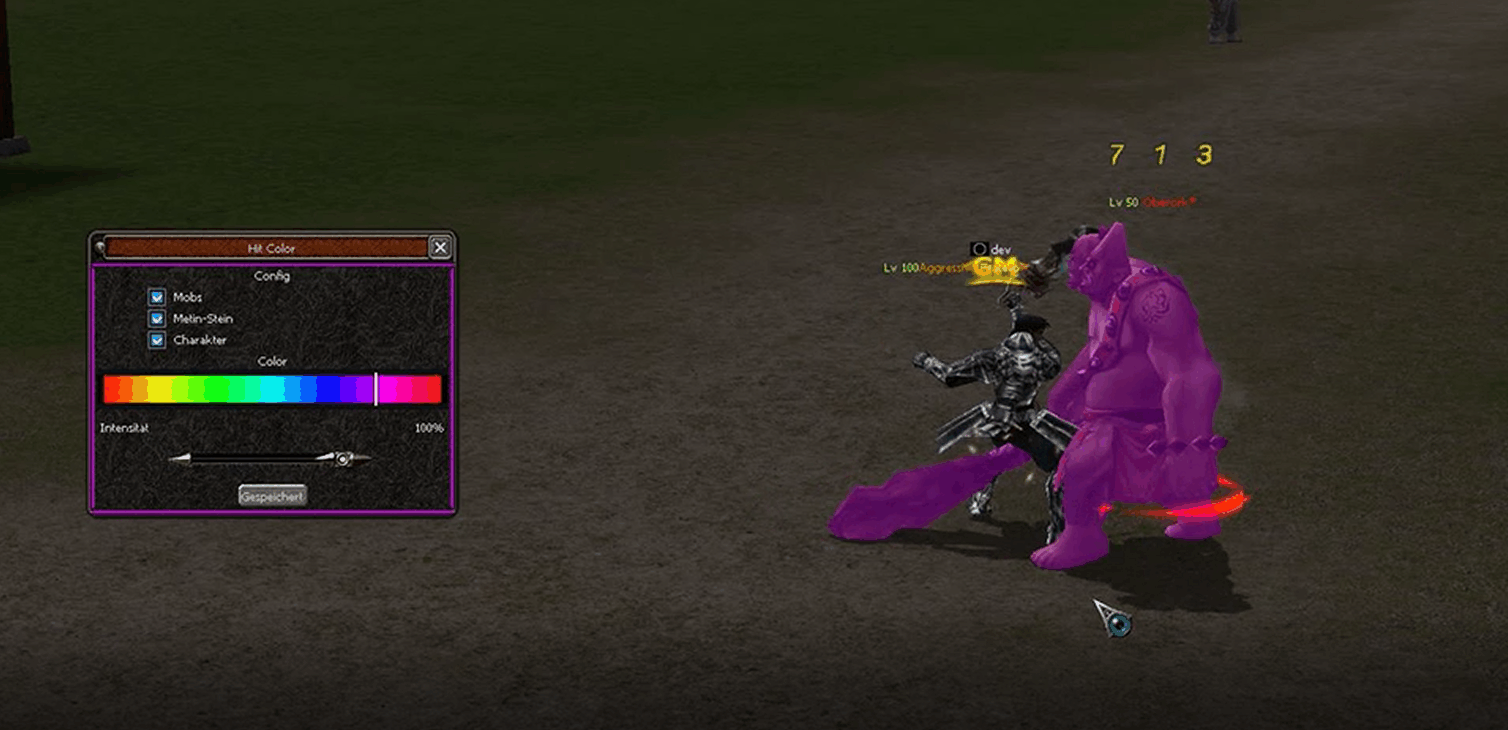Toggle the Mobs checkbox
This screenshot has width=1508, height=730.
click(157, 297)
